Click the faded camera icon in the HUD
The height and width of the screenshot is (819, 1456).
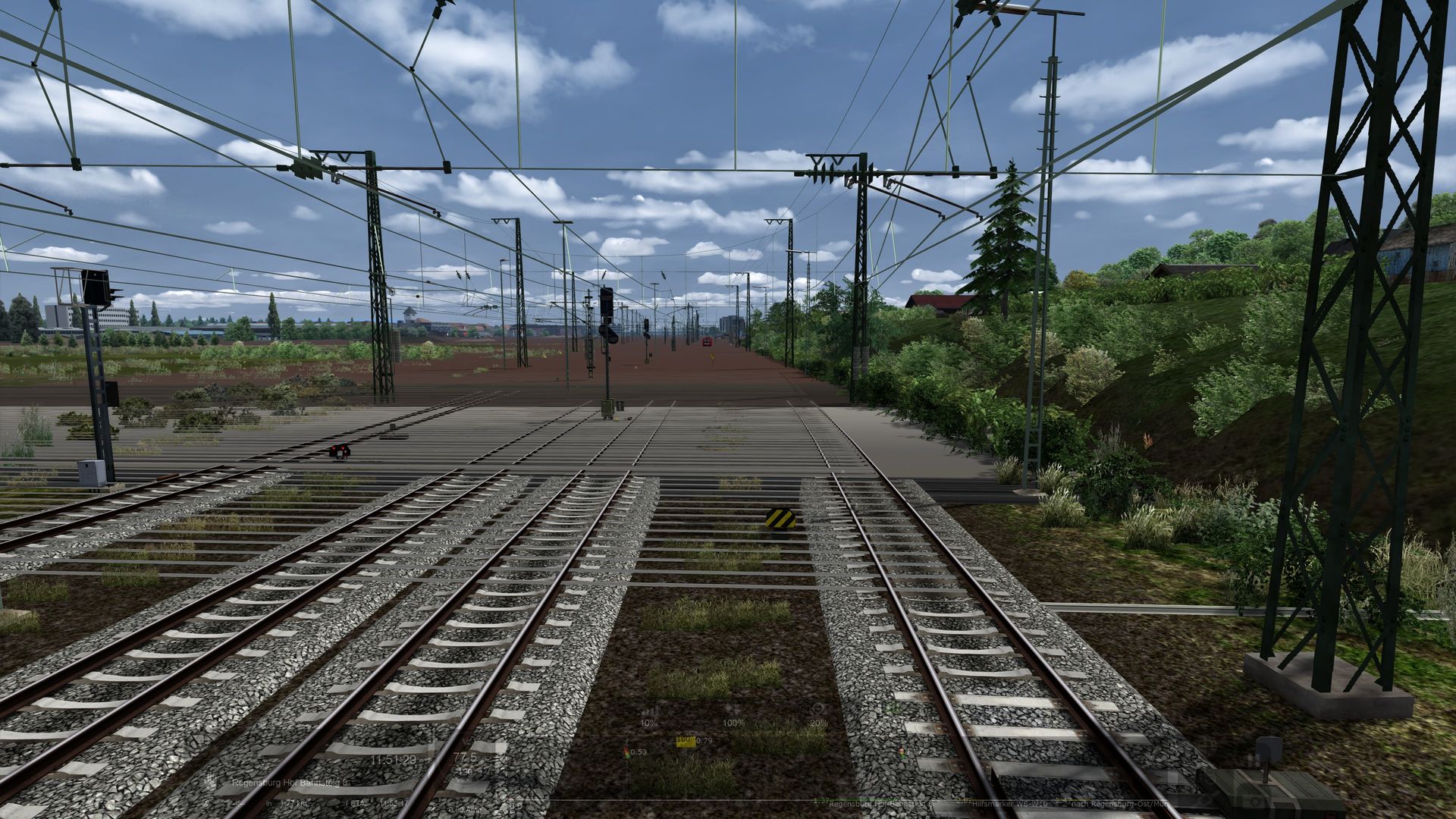click(1255, 802)
